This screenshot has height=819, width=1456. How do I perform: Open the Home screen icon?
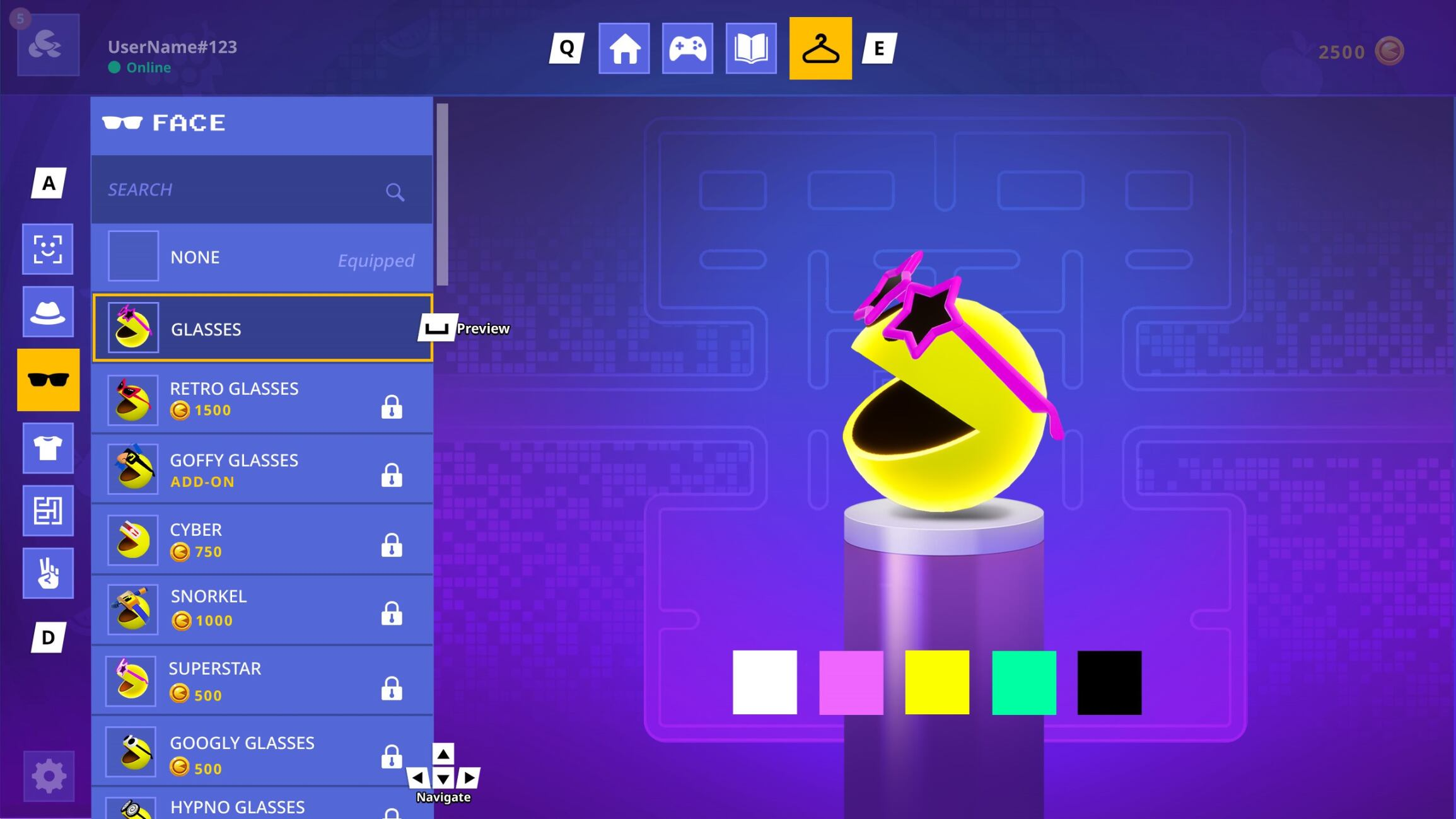624,49
